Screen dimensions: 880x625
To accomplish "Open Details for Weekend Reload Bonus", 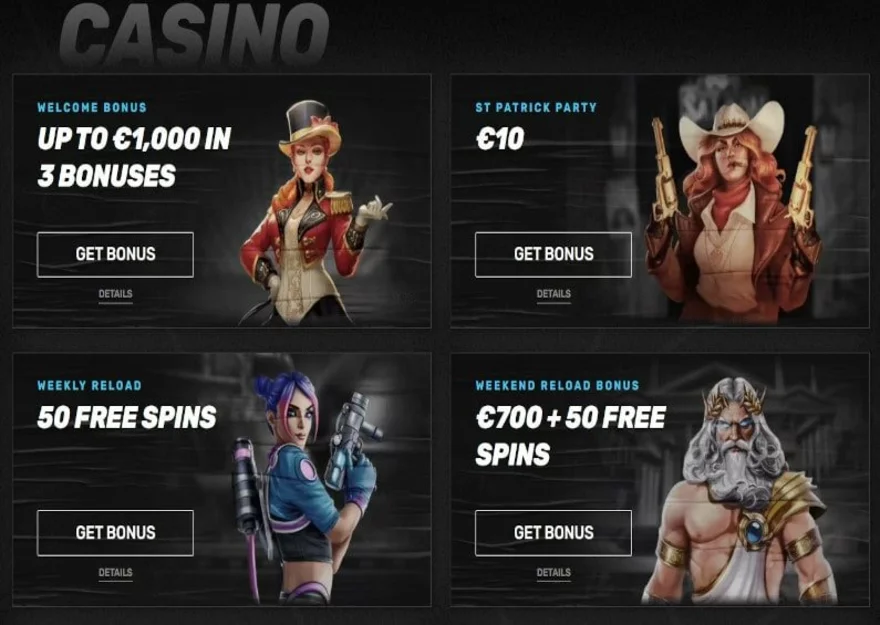I will 553,573.
